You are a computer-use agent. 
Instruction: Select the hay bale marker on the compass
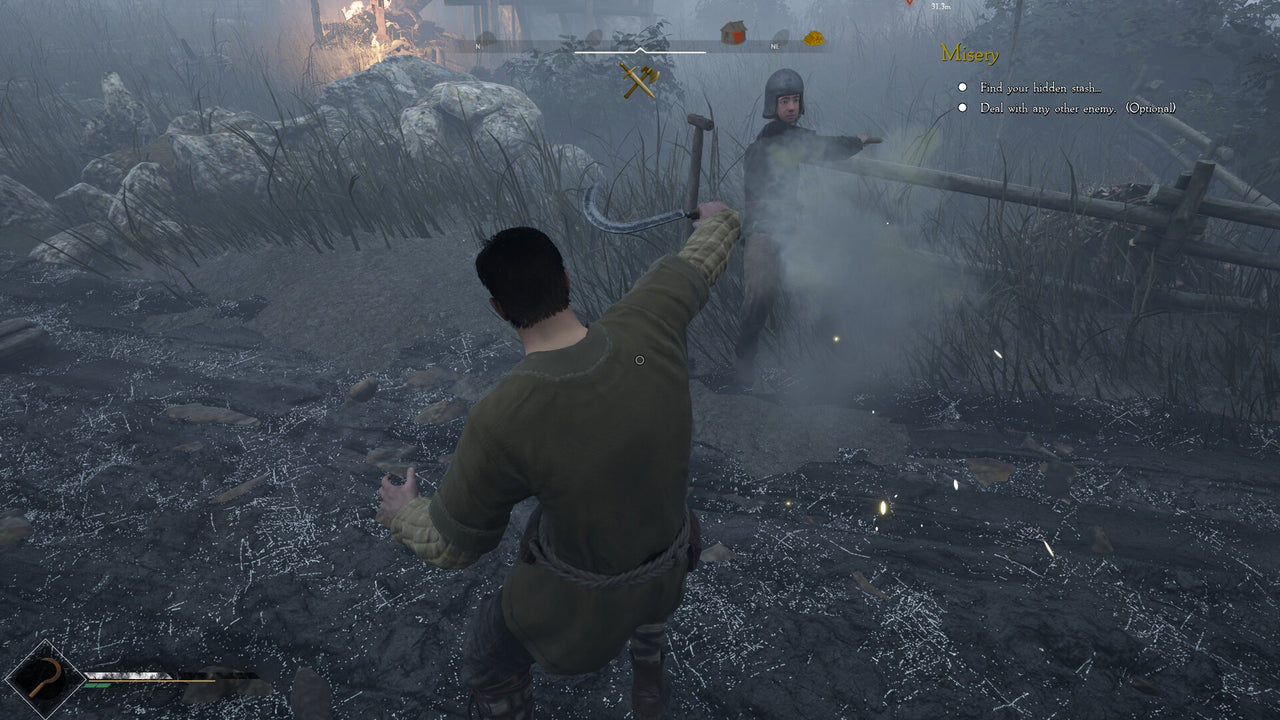click(x=813, y=40)
